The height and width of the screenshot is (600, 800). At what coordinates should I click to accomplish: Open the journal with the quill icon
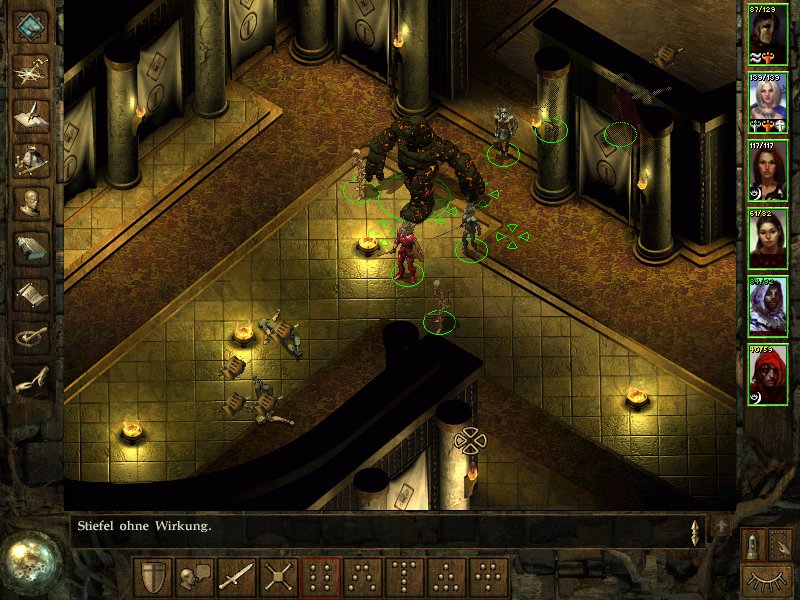point(32,113)
